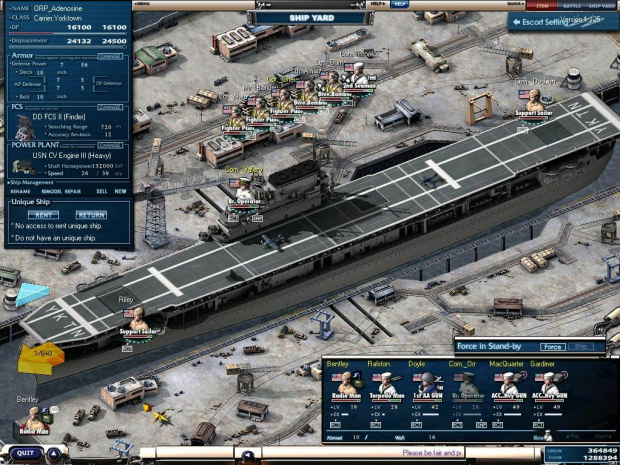Quit via the Quit button
Screen dimensions: 620x465
(x=26, y=453)
